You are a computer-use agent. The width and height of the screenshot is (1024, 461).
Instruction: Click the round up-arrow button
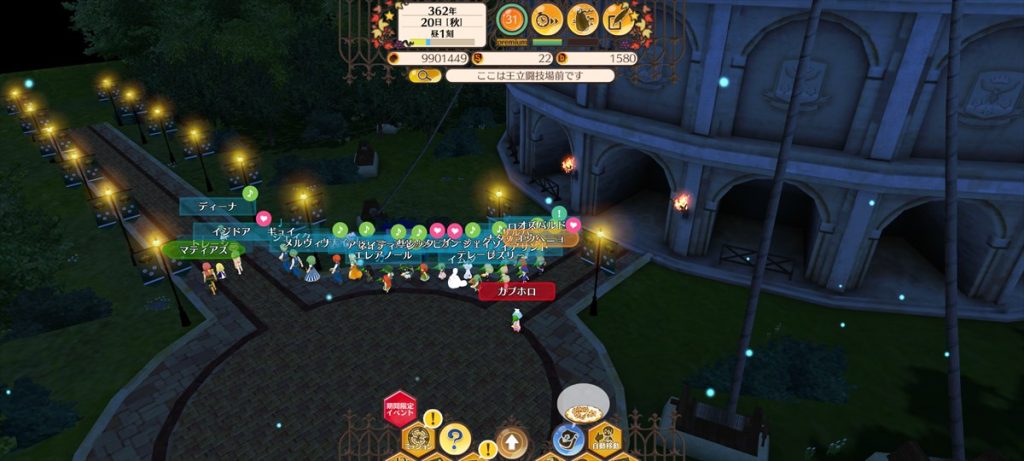tap(511, 441)
